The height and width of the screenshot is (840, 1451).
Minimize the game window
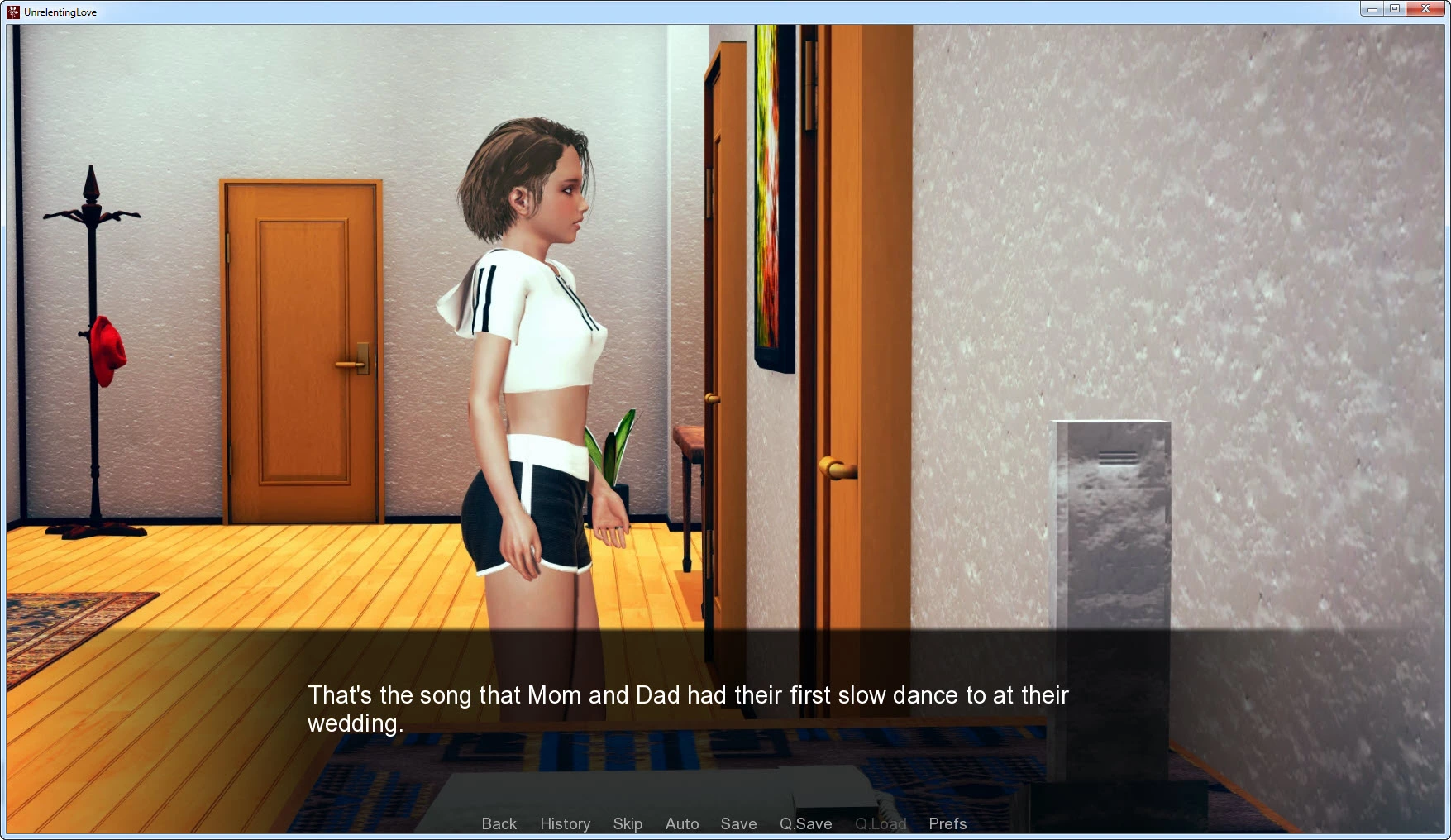[x=1372, y=9]
